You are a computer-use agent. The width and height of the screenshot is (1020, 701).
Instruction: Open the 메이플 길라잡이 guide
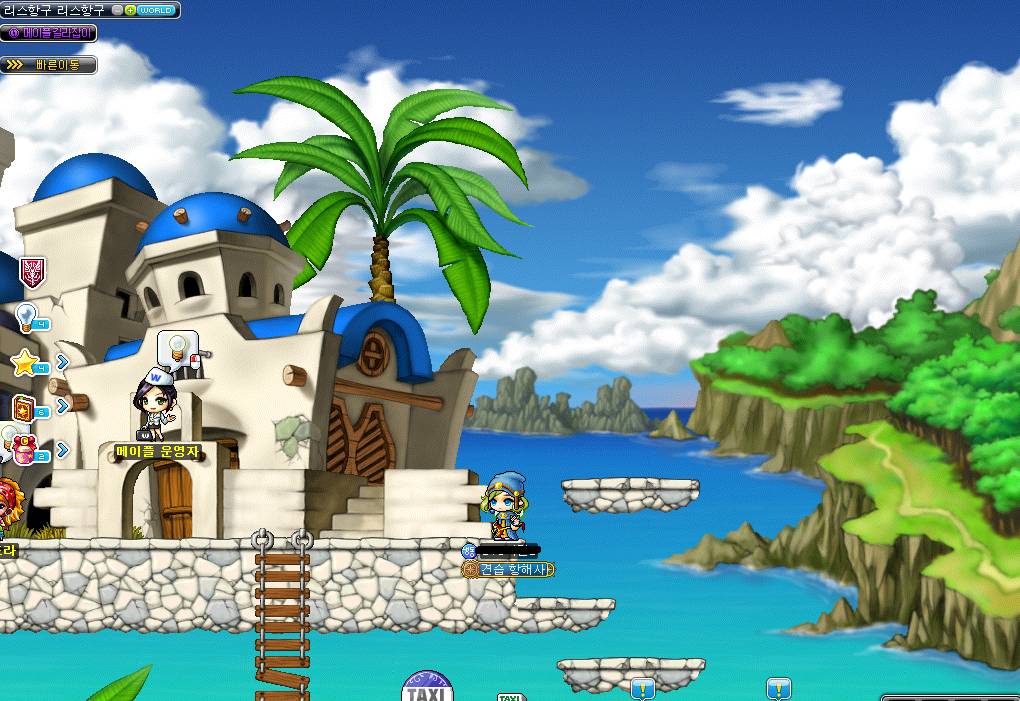tap(50, 33)
